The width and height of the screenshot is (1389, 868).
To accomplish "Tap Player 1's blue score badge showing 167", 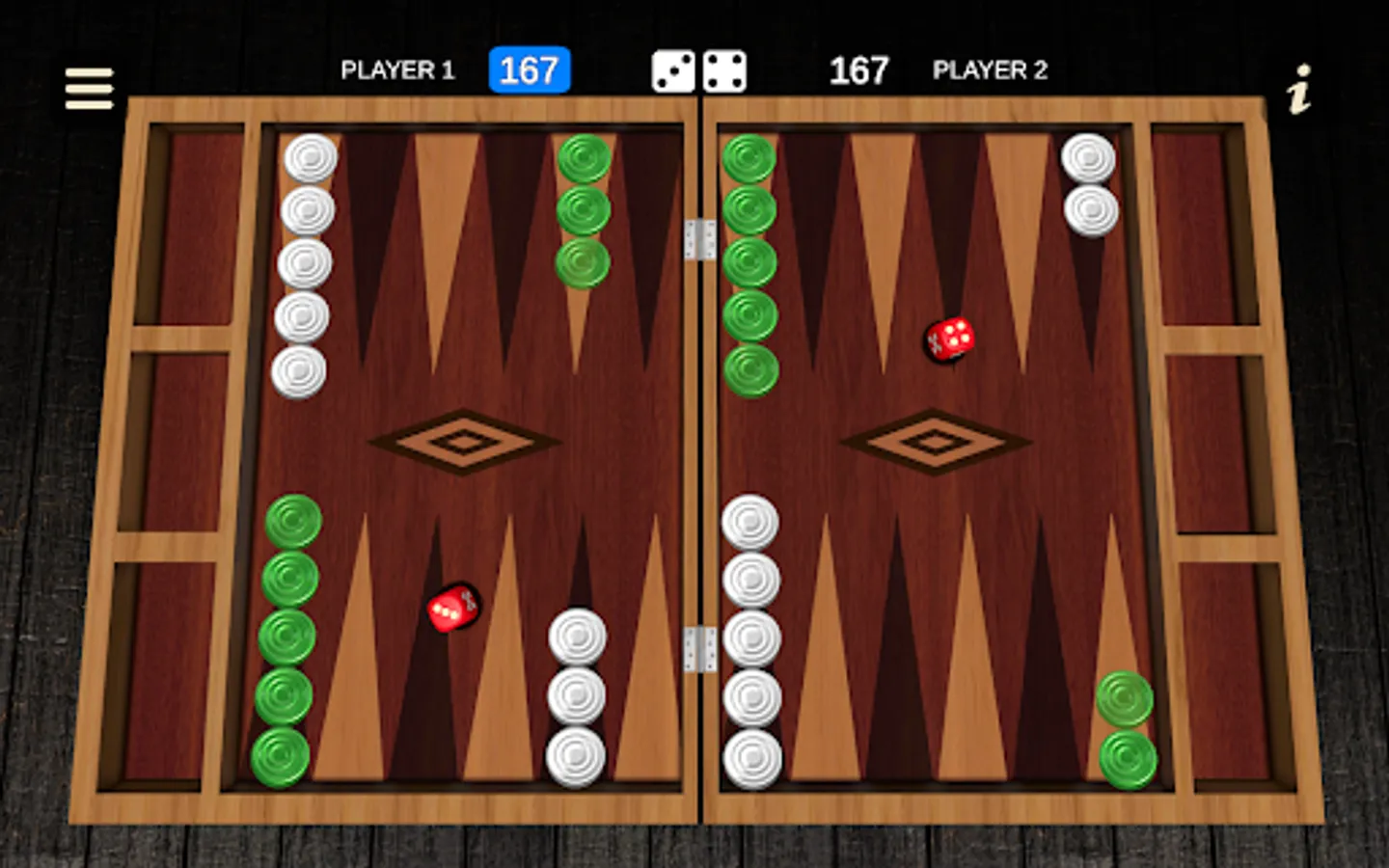I will pos(529,69).
